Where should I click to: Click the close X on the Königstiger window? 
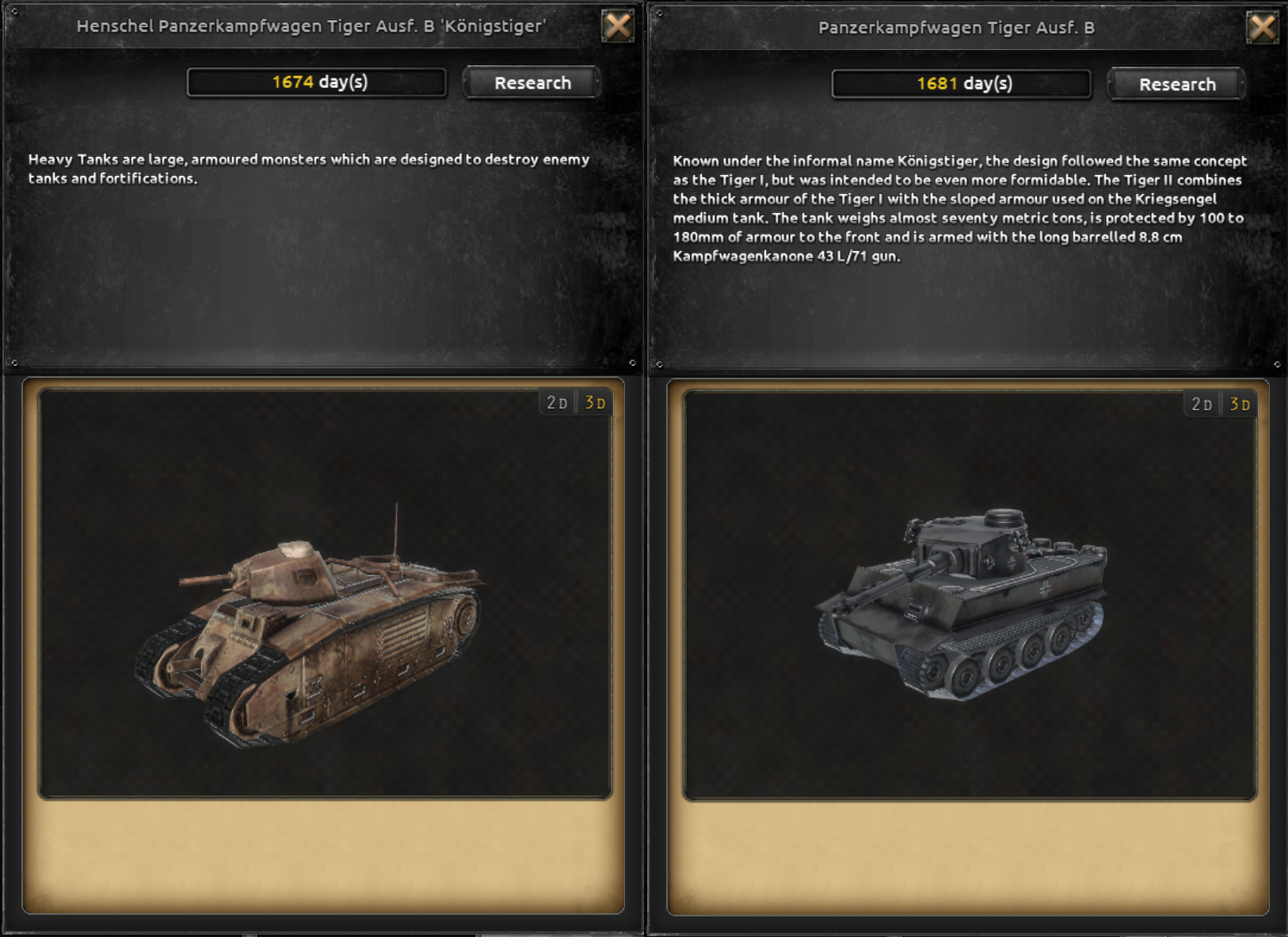point(617,25)
